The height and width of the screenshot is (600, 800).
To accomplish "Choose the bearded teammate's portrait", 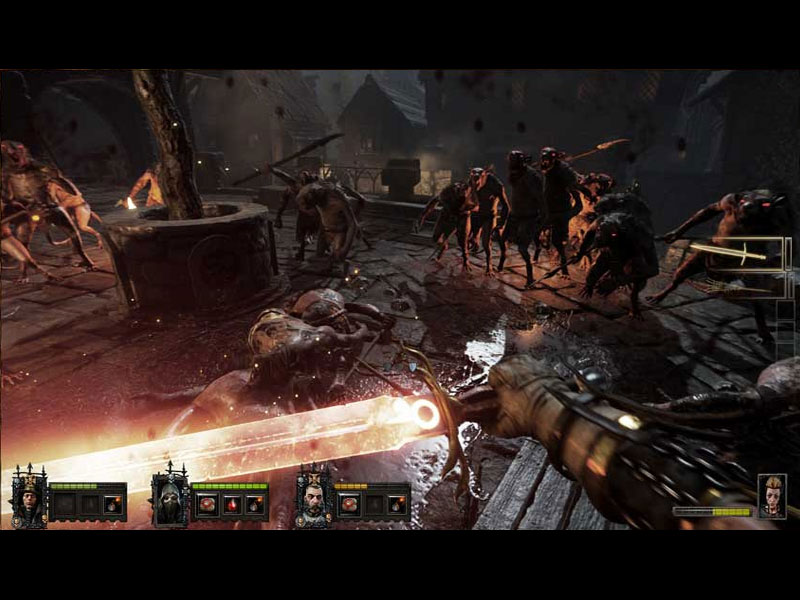I will 313,498.
